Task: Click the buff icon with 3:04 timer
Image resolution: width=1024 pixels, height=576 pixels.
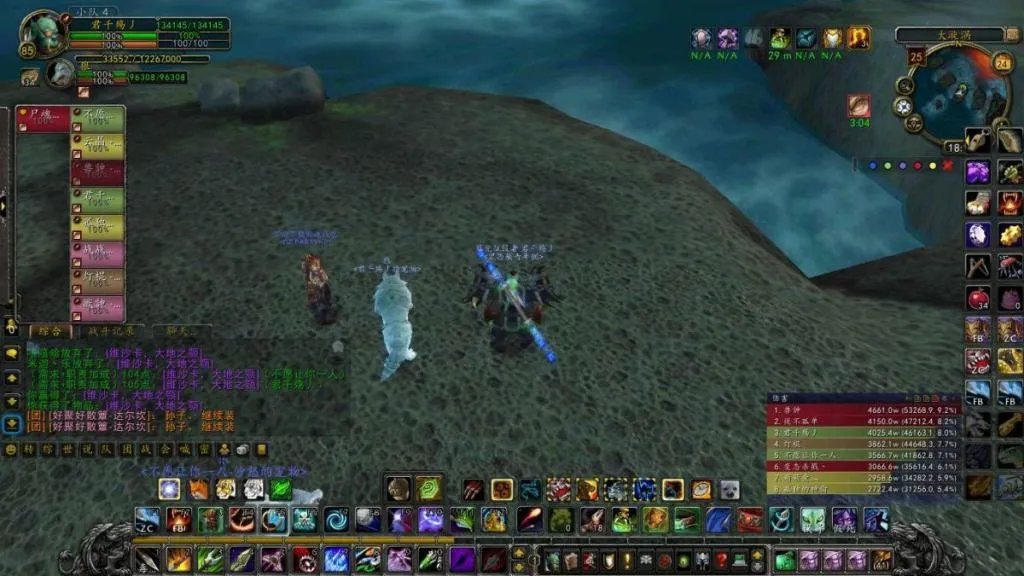Action: (x=859, y=106)
